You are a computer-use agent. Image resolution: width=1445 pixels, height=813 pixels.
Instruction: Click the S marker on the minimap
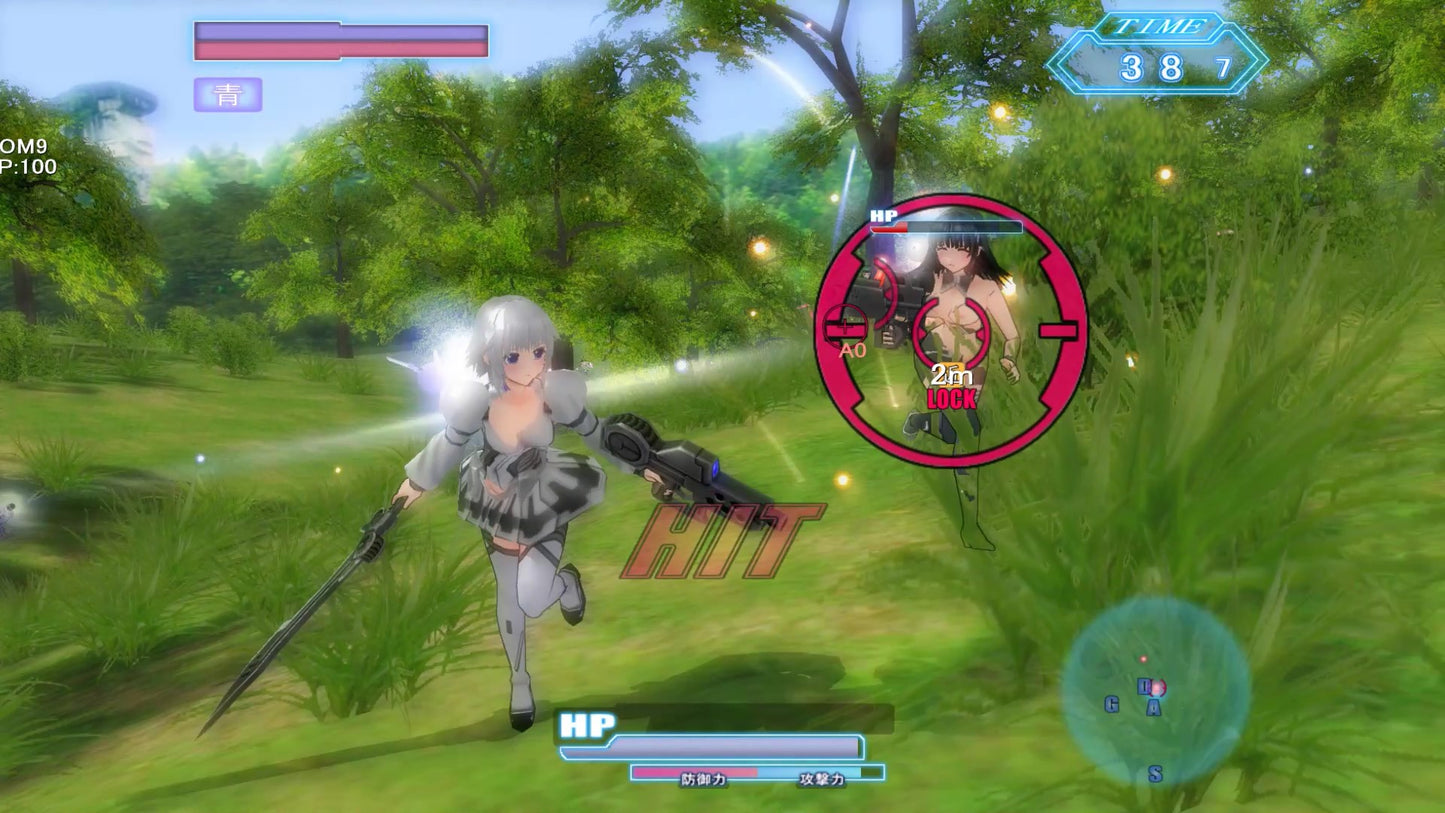click(1154, 773)
